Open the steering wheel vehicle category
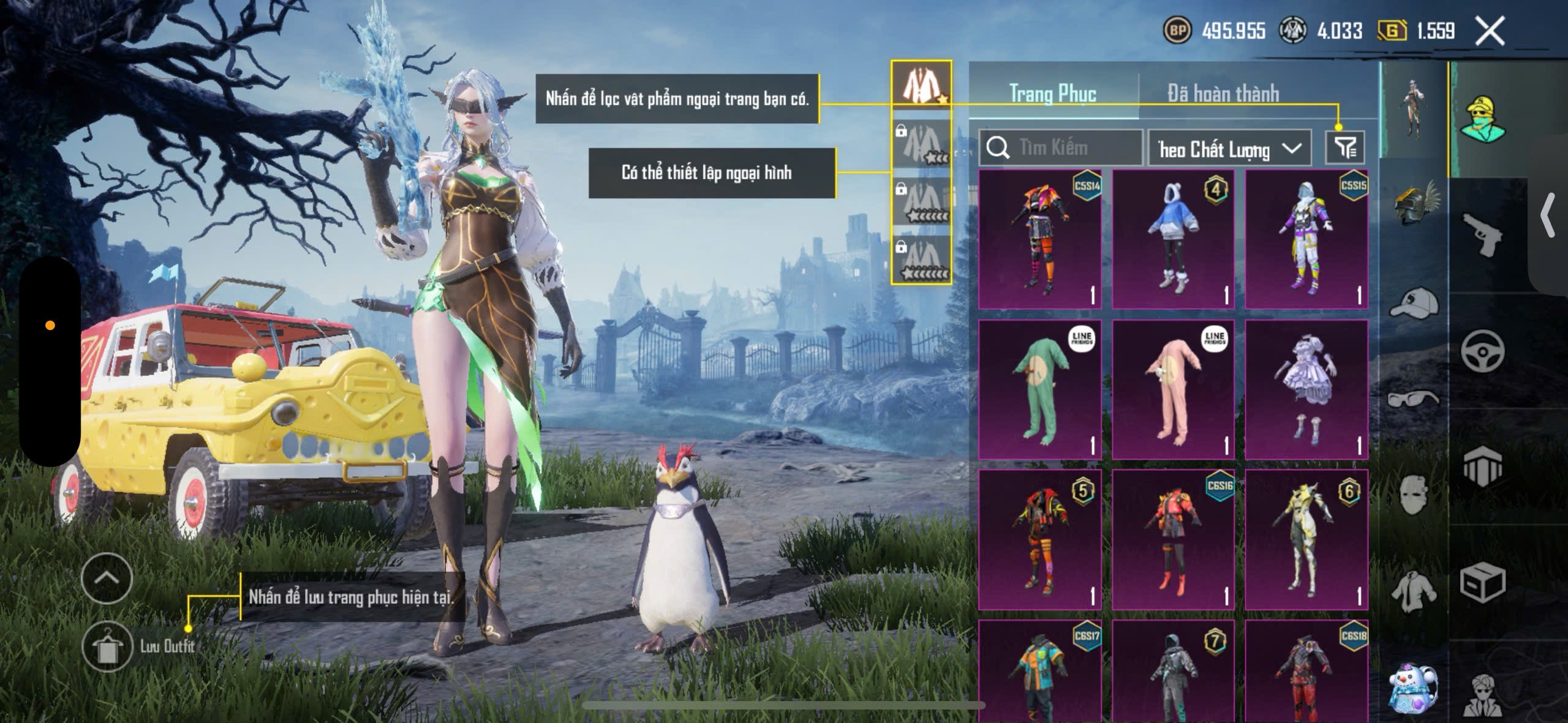This screenshot has width=1568, height=723. pyautogui.click(x=1482, y=351)
